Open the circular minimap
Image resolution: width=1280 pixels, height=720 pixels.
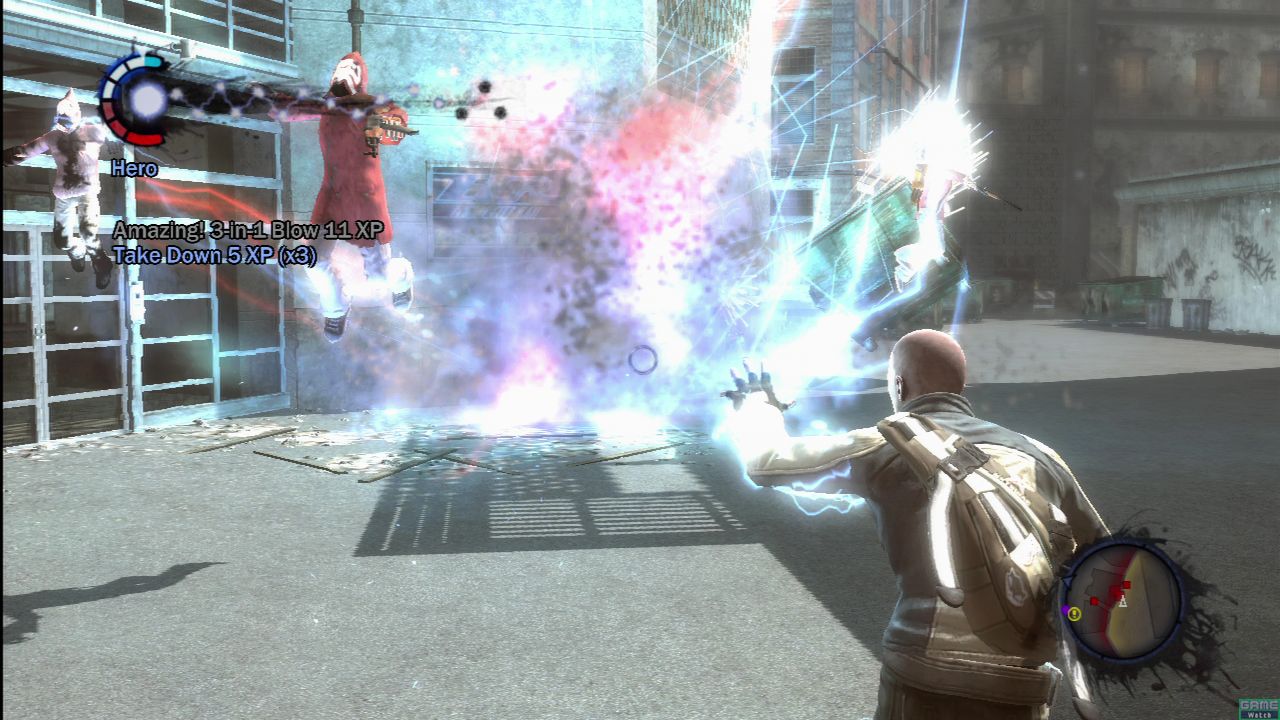coord(1121,602)
